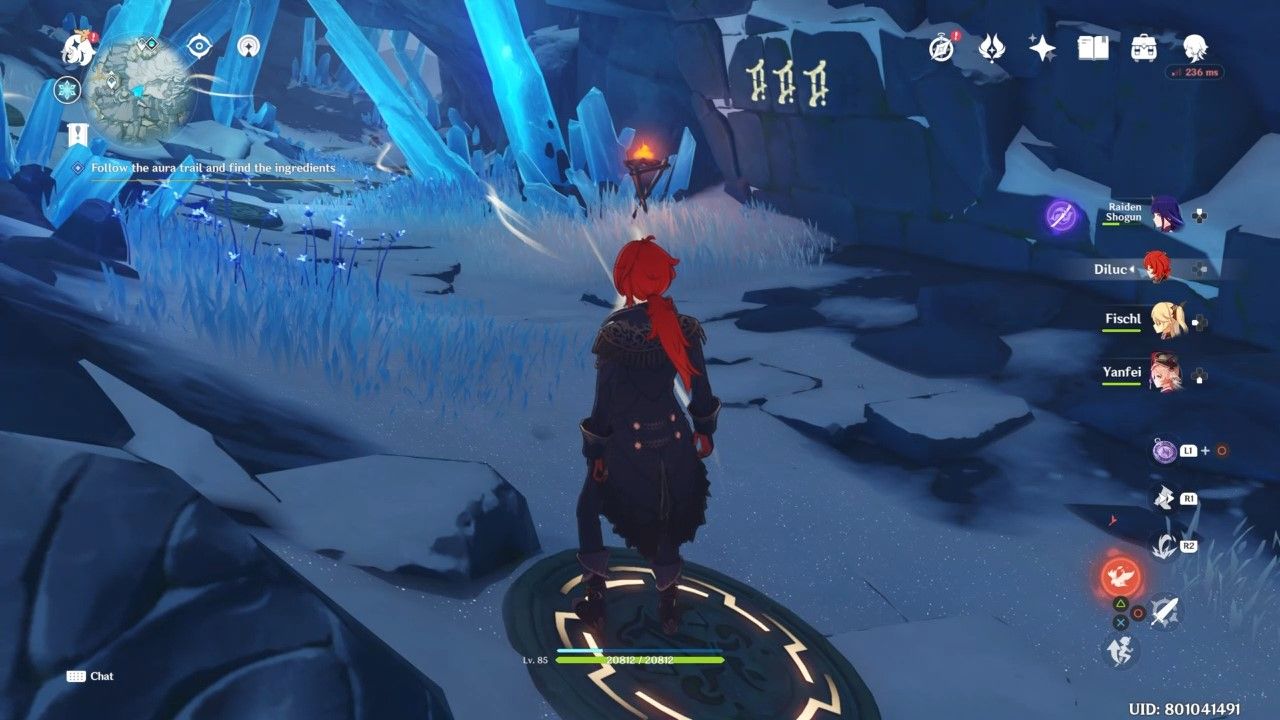The width and height of the screenshot is (1280, 720).
Task: Open the Events compass with the notification badge
Action: pos(940,50)
